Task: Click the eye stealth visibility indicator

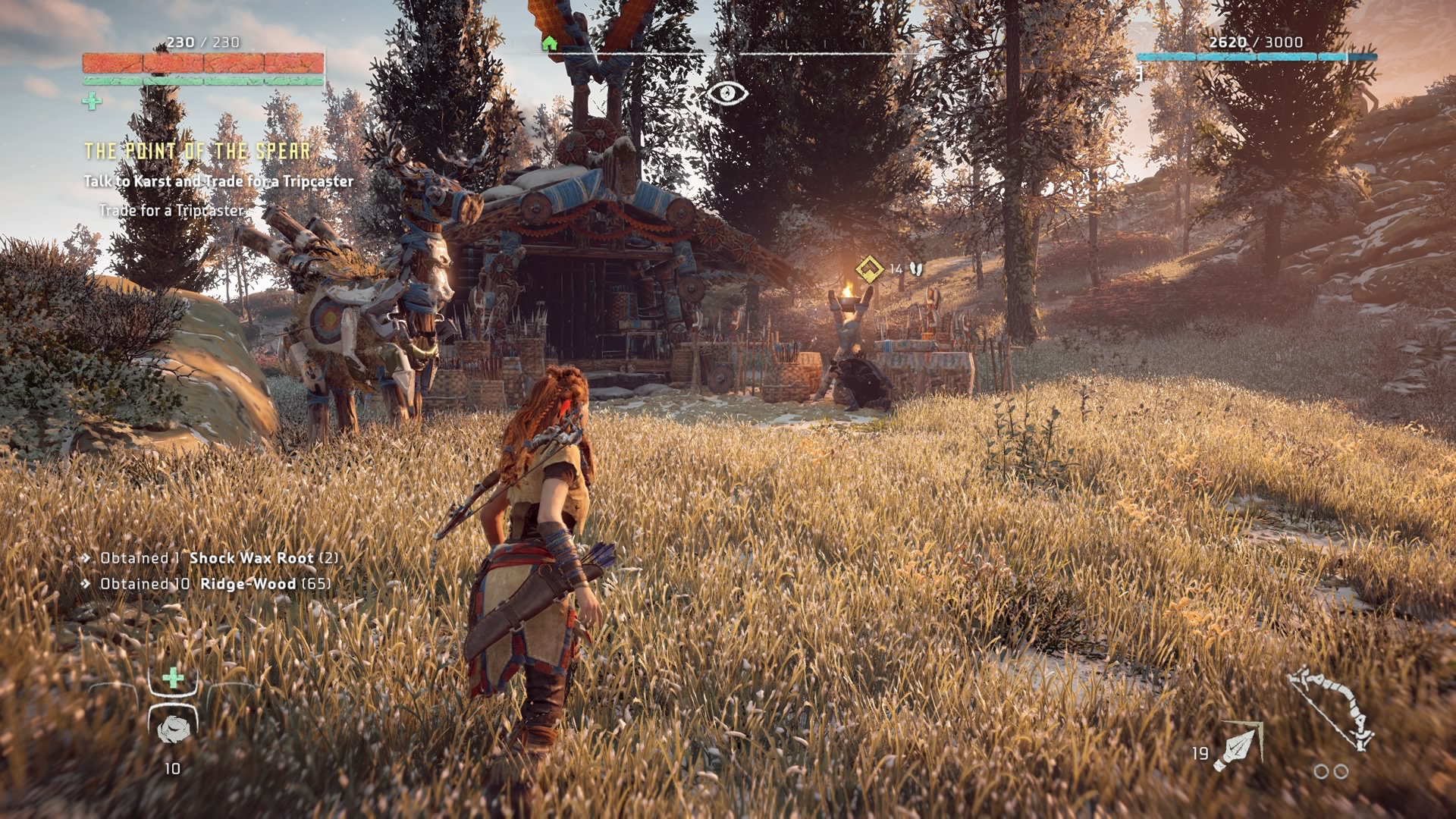Action: [727, 93]
